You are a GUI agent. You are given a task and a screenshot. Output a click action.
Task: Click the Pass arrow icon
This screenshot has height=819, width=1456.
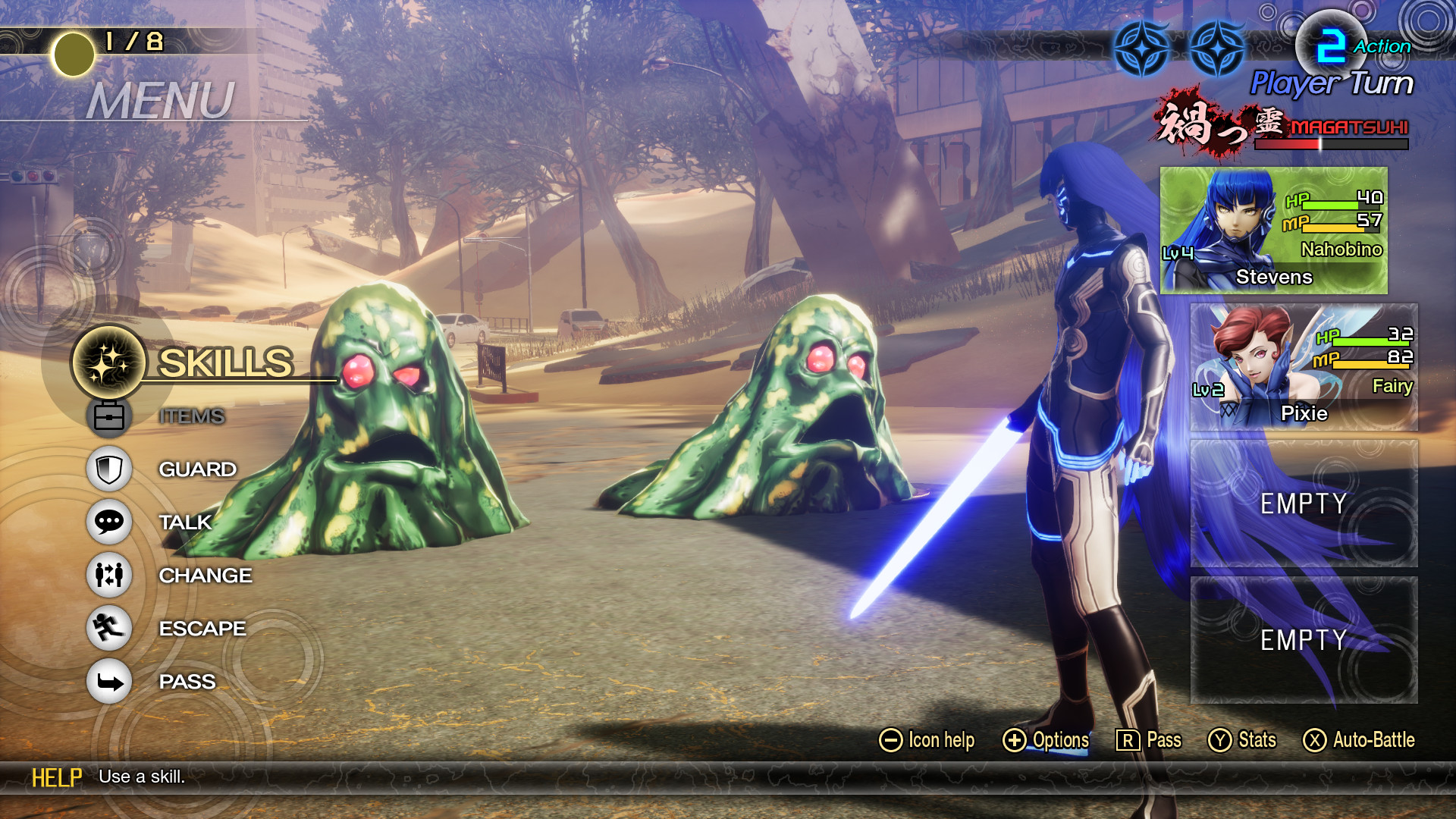108,681
